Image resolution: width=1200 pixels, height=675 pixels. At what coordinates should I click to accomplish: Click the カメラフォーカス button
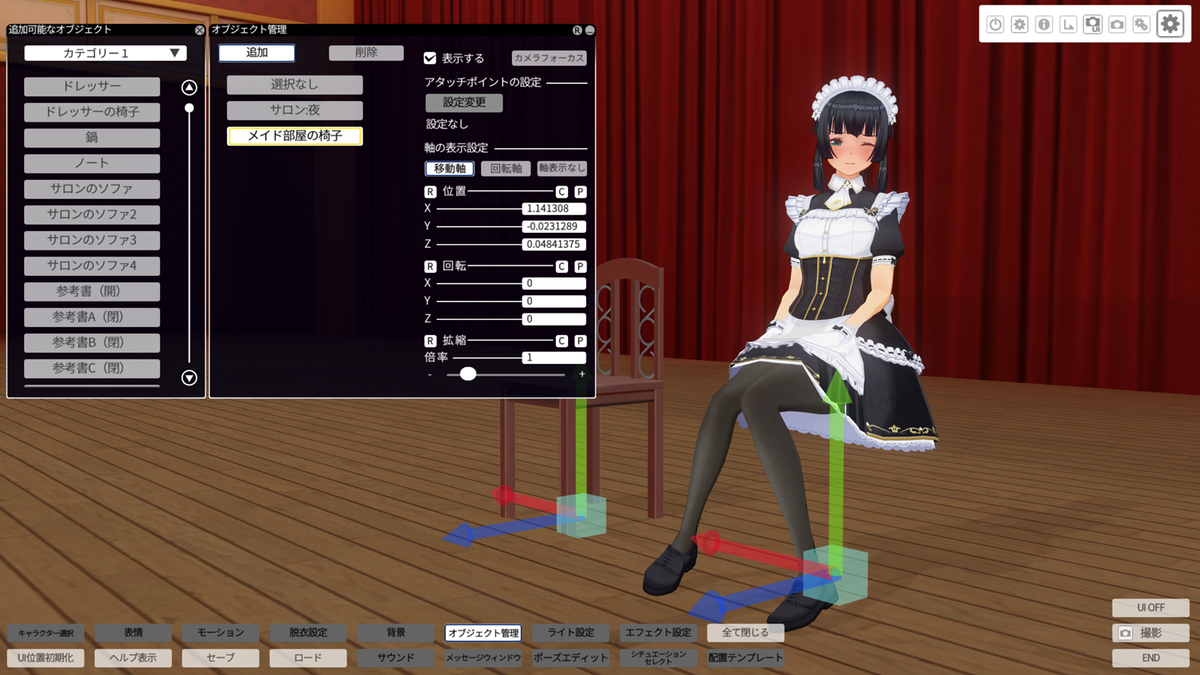pos(549,58)
